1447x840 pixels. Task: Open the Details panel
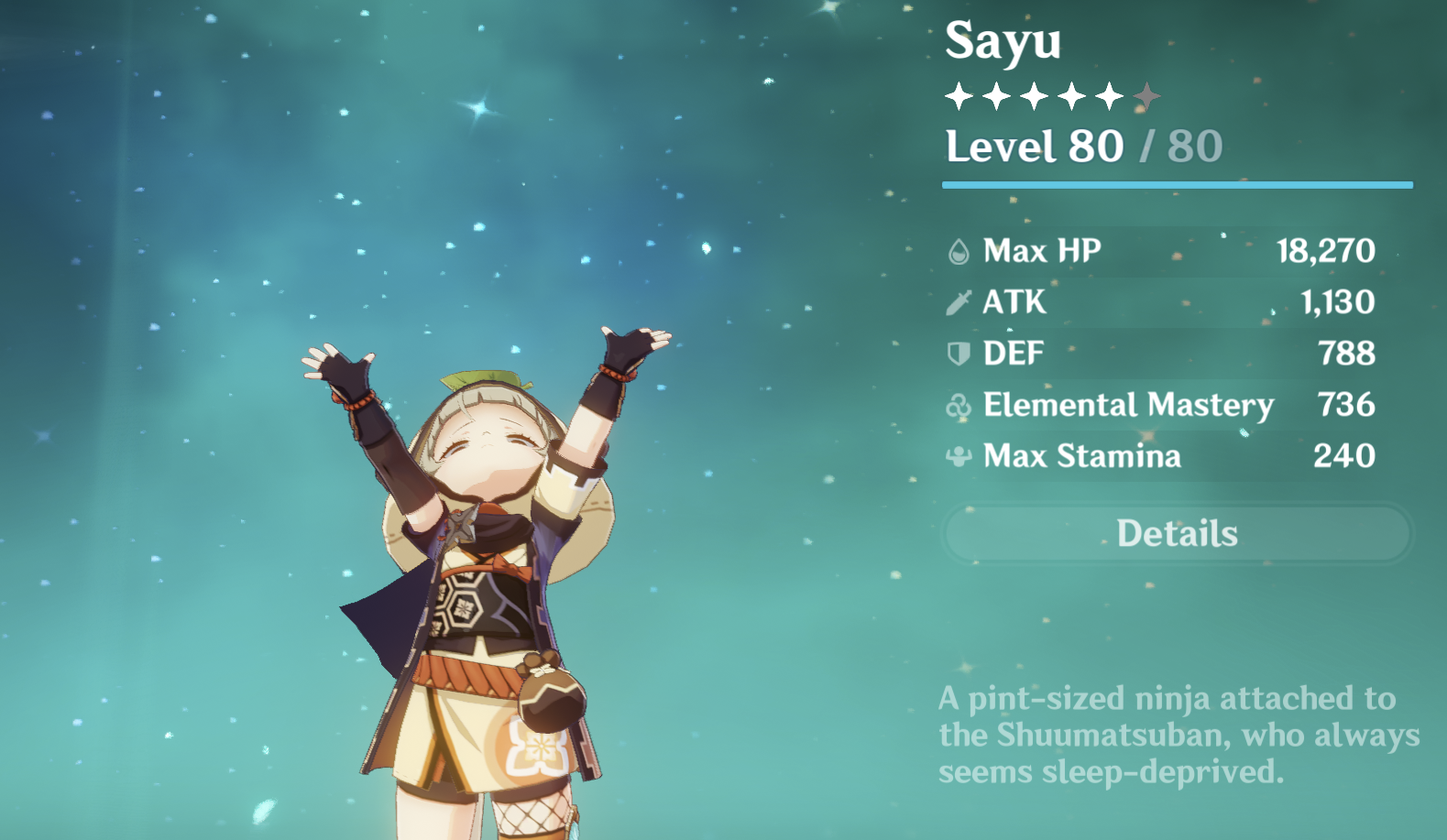[1176, 532]
